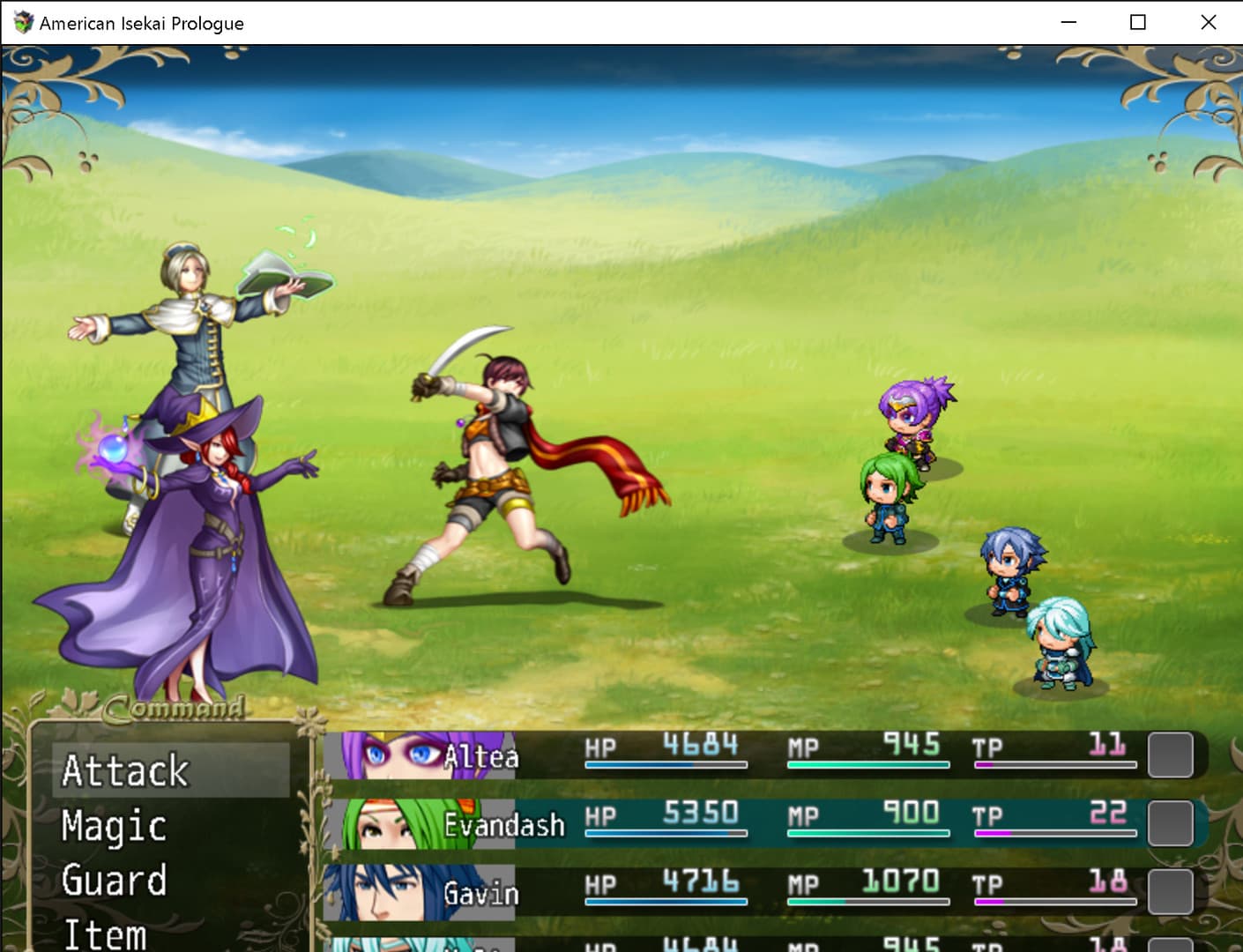Open the Magic command
The image size is (1243, 952).
click(x=112, y=827)
